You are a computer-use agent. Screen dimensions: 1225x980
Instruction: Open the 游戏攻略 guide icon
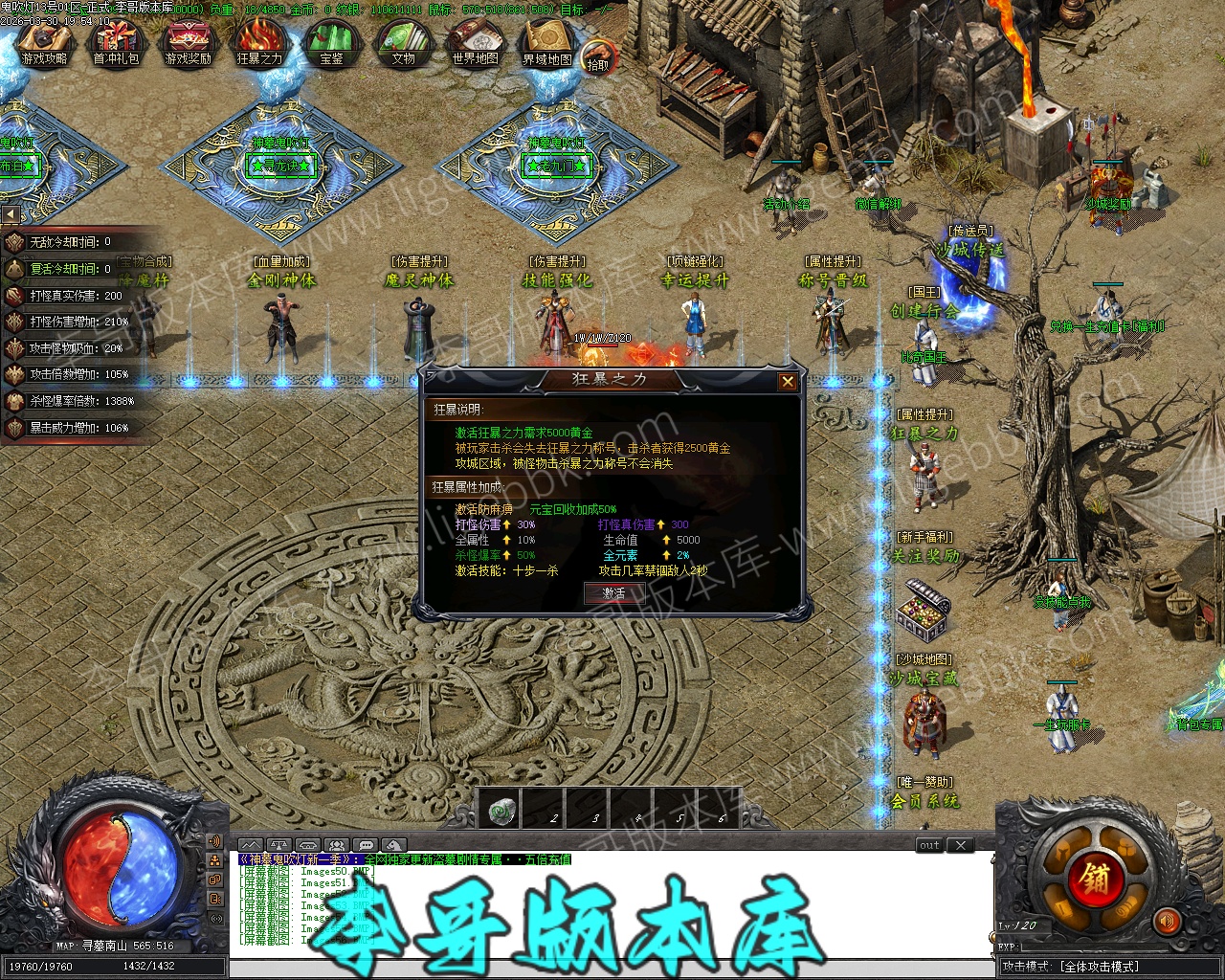coord(44,45)
